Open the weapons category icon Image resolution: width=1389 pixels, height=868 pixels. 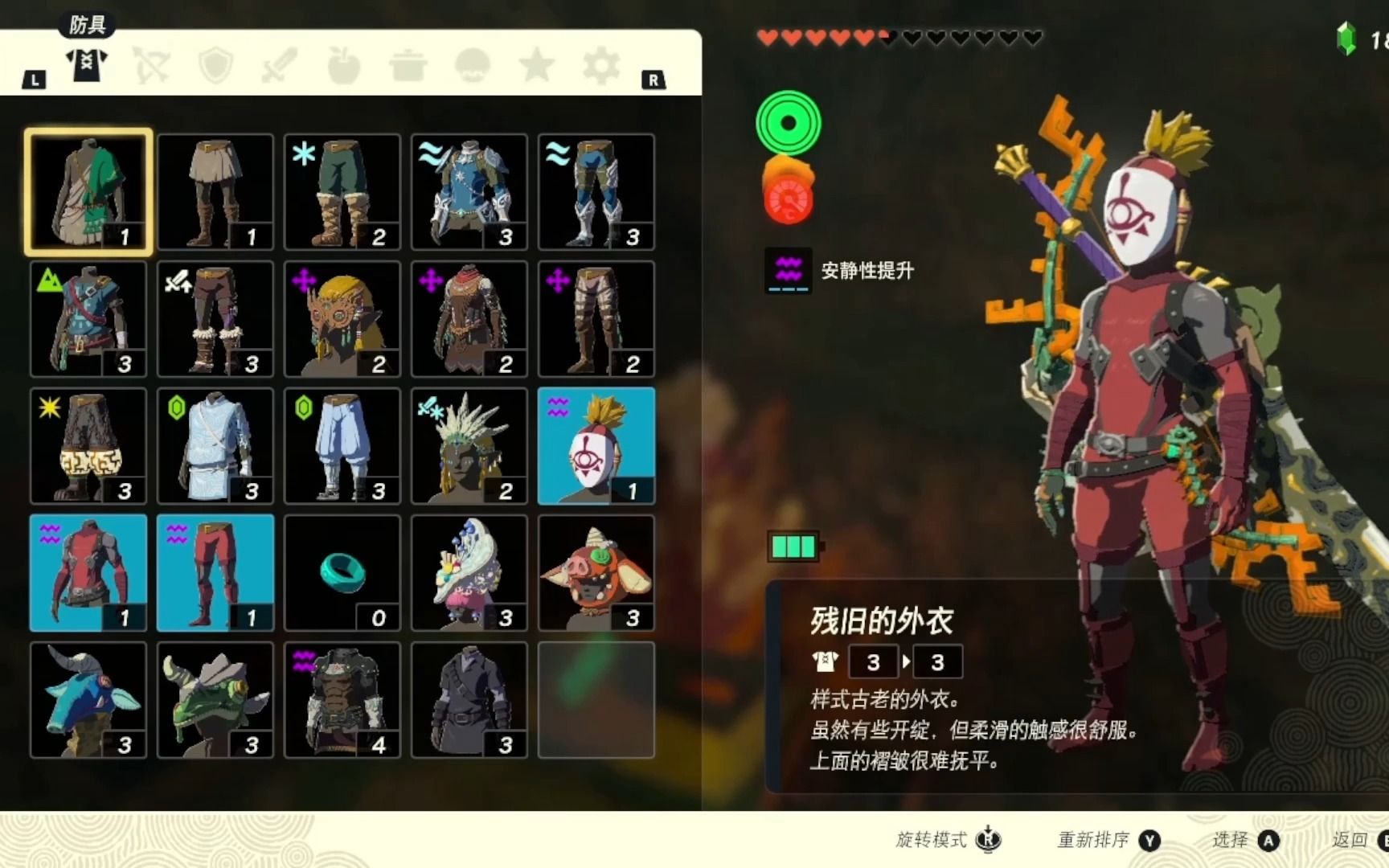coord(279,65)
